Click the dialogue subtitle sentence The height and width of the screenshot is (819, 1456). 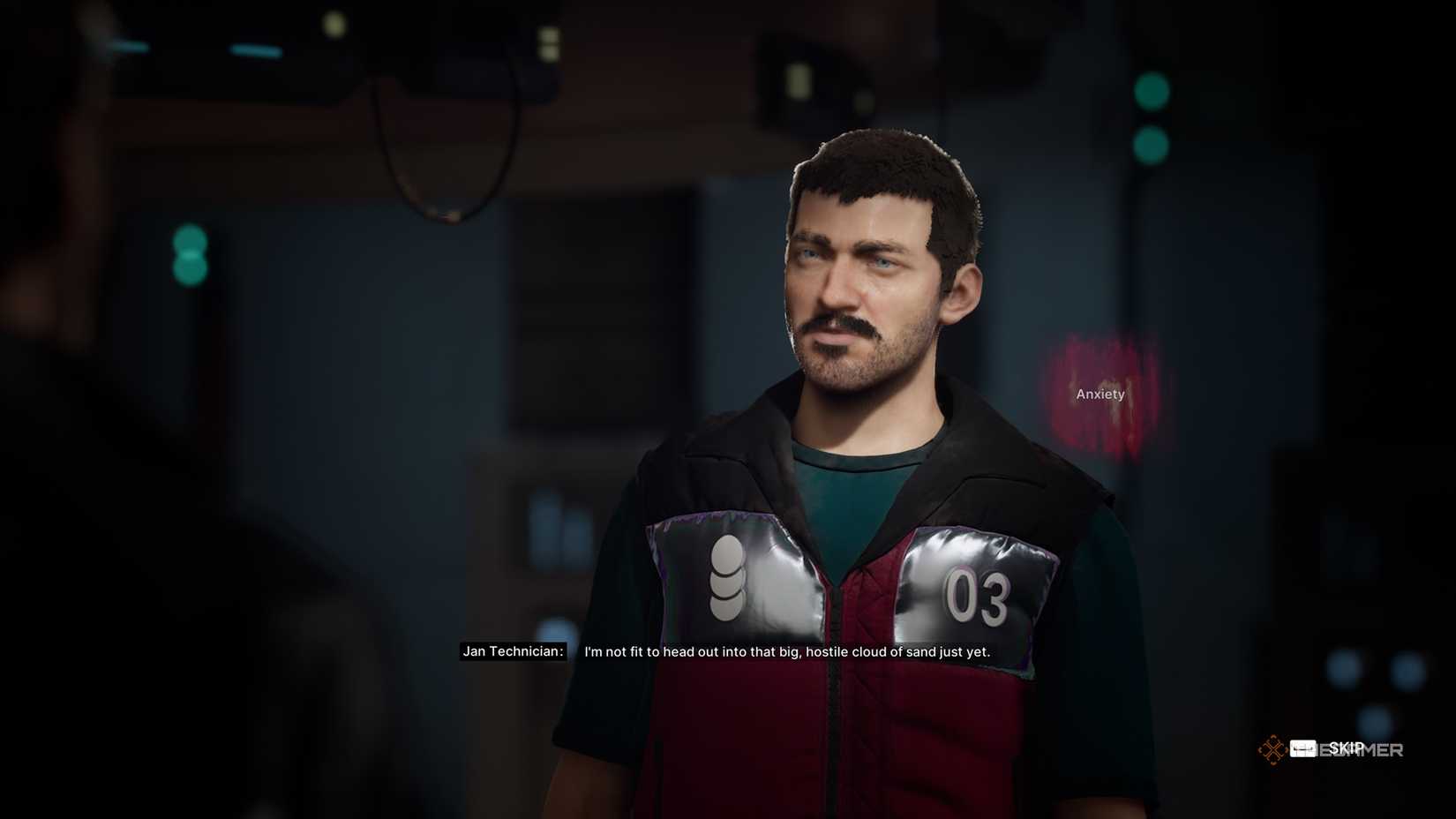tap(785, 653)
